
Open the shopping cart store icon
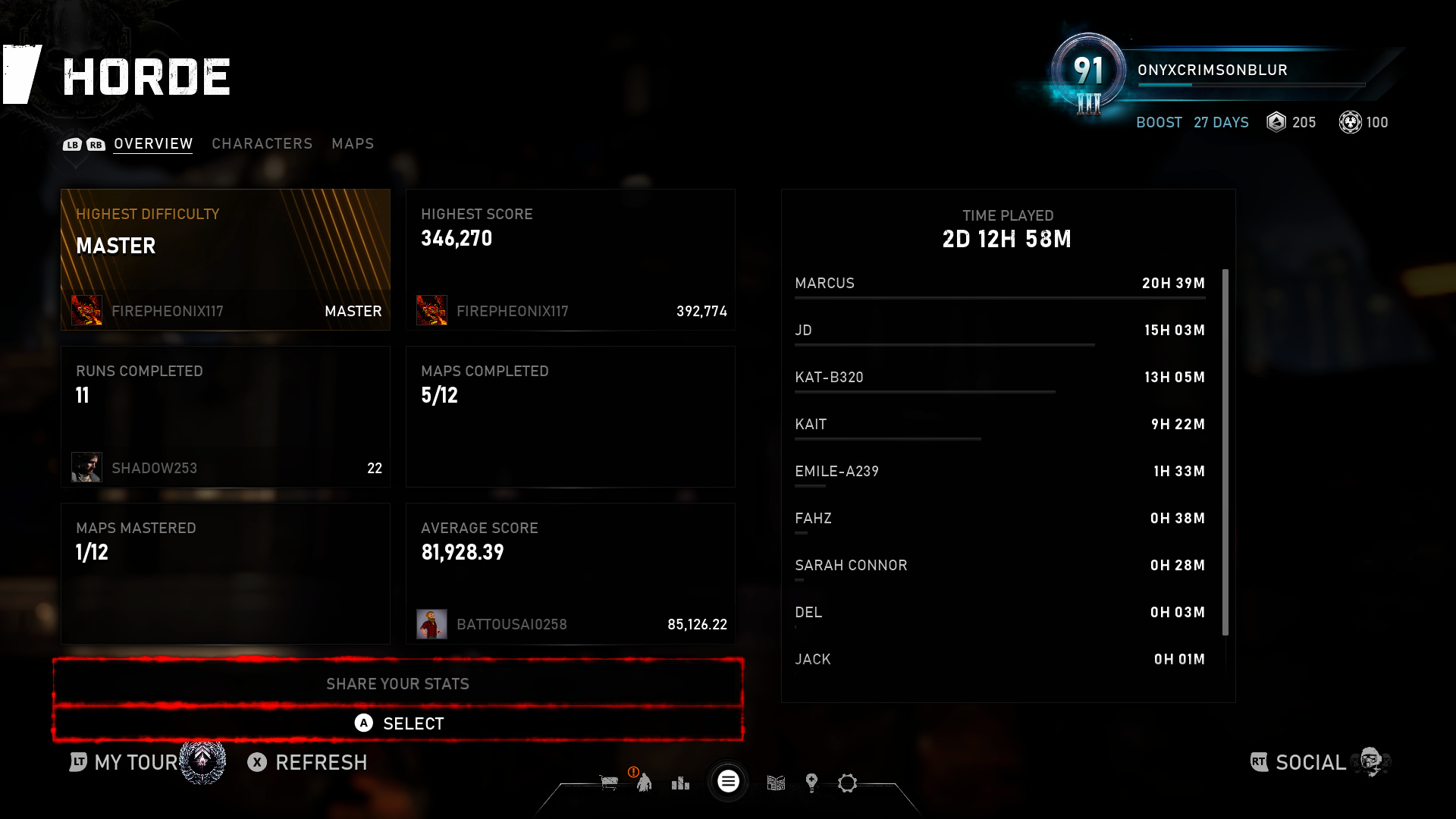609,783
